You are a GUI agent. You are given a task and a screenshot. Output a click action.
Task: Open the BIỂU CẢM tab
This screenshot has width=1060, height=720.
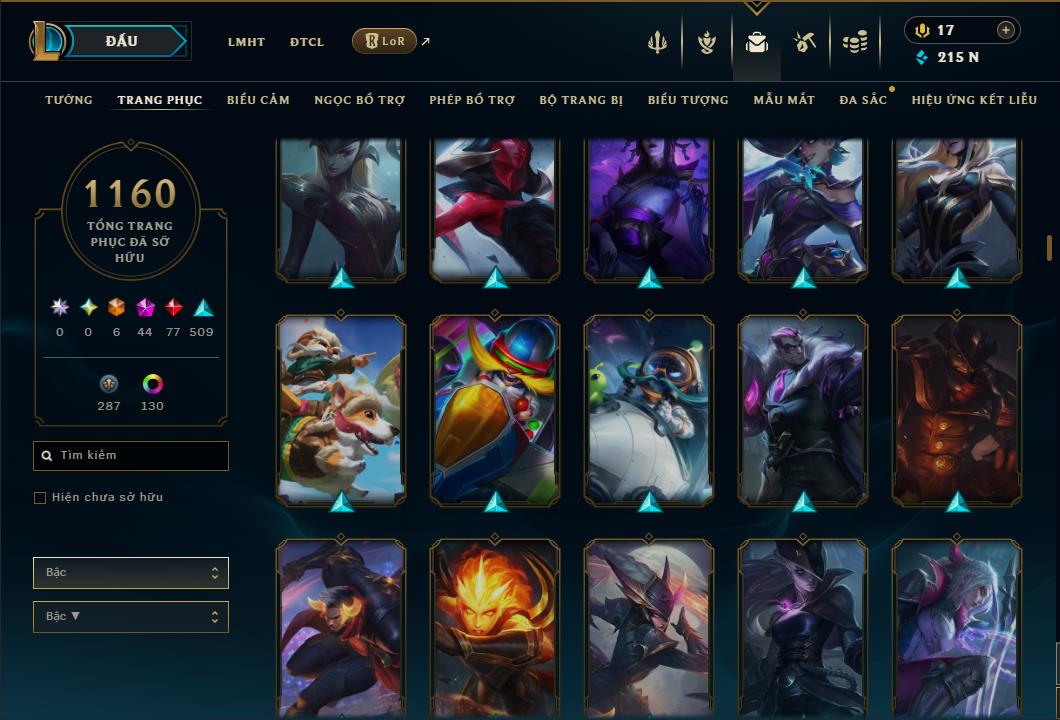(258, 100)
